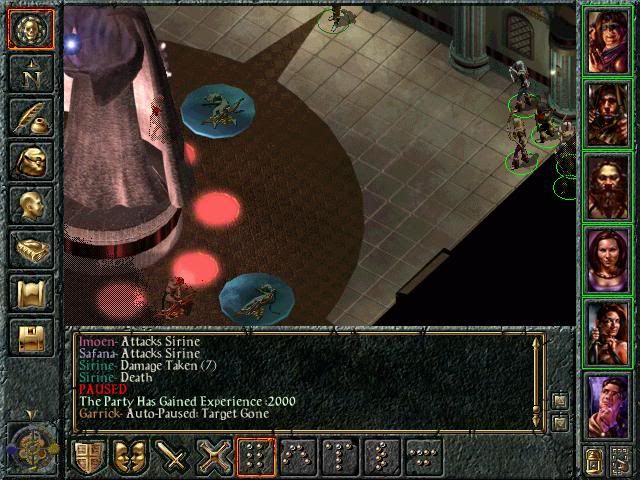Screen dimensions: 640x480
Task: Select the single sword Attack action
Action: pyautogui.click(x=172, y=458)
